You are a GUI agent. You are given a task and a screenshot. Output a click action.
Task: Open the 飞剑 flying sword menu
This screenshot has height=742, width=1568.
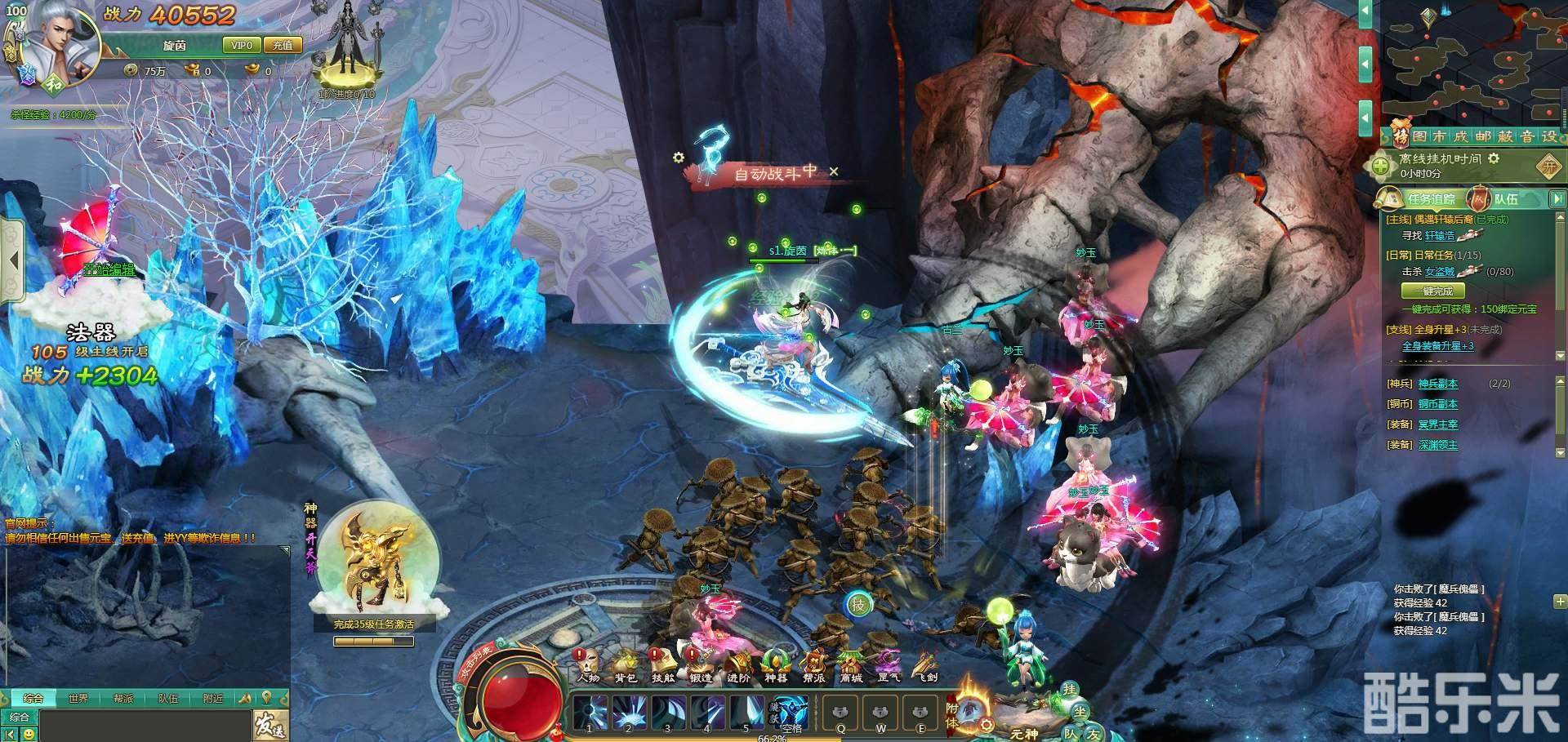(x=926, y=664)
